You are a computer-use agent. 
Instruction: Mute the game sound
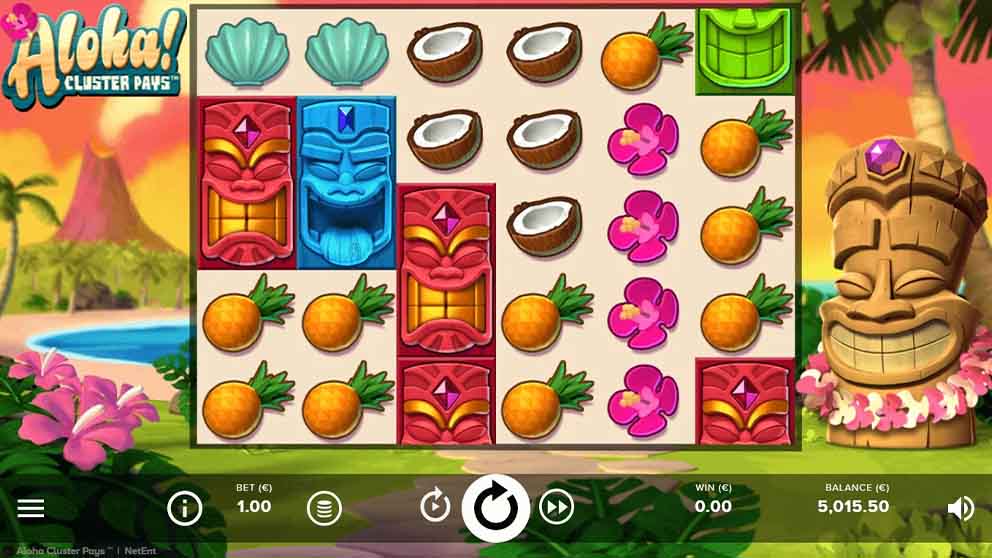[960, 508]
